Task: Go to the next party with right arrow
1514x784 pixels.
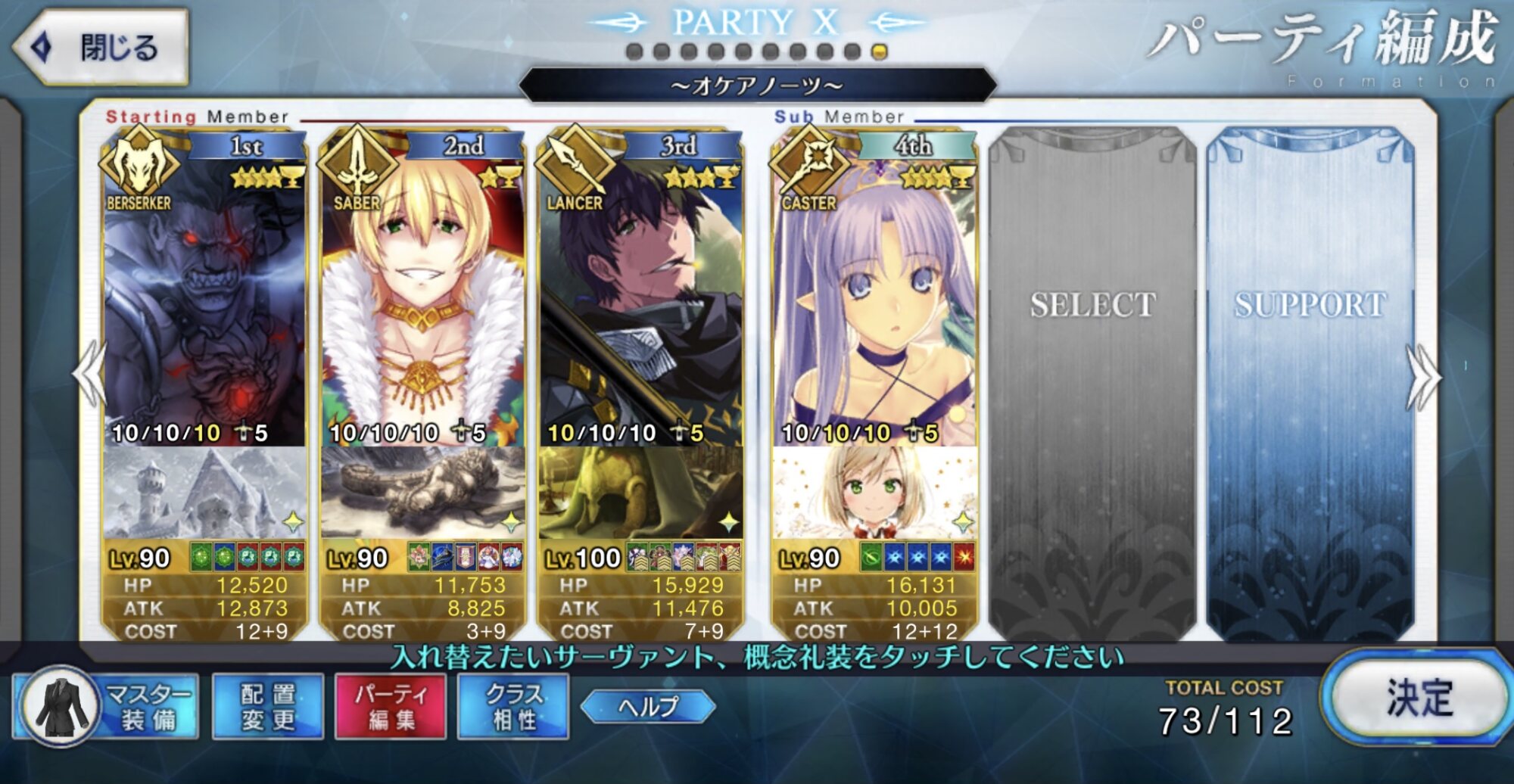Action: (x=1423, y=377)
